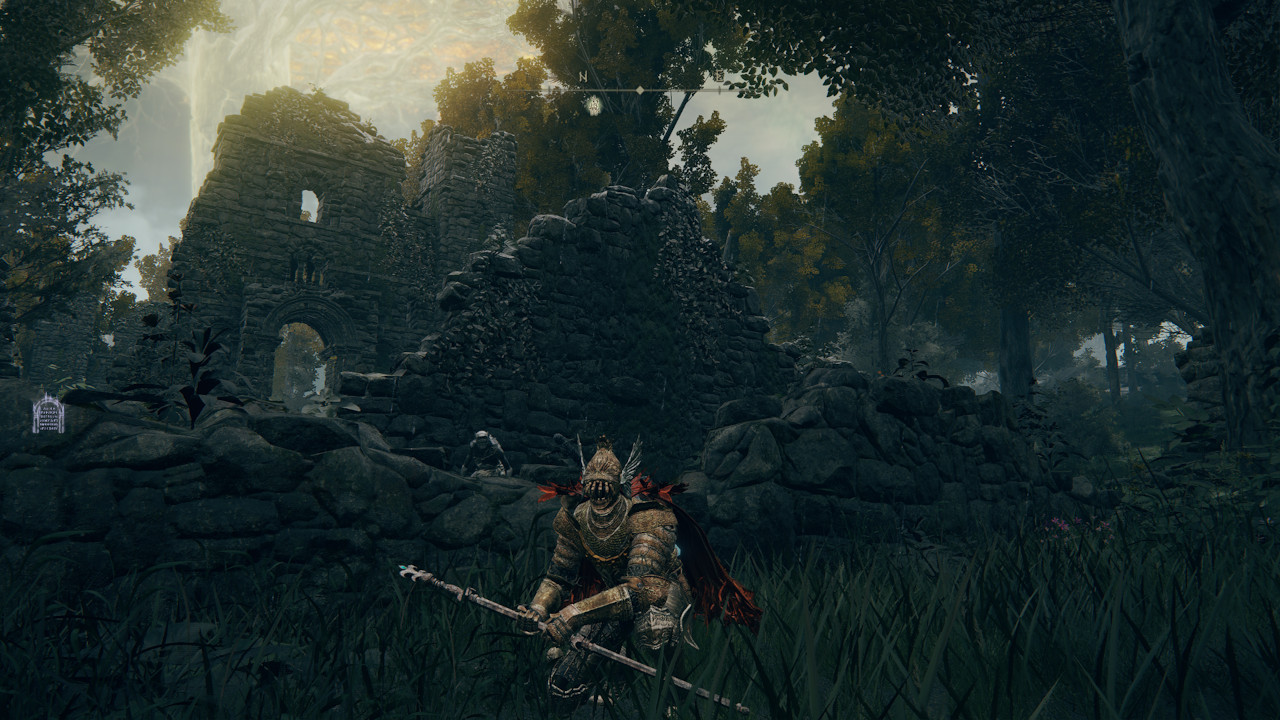Click the small tick mark near the E marker

pyautogui.click(x=720, y=90)
